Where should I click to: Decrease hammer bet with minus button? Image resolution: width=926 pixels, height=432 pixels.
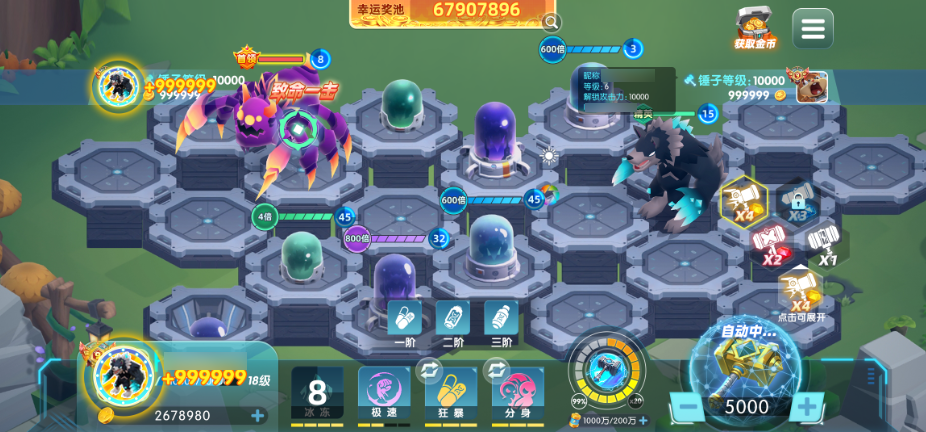pyautogui.click(x=686, y=407)
